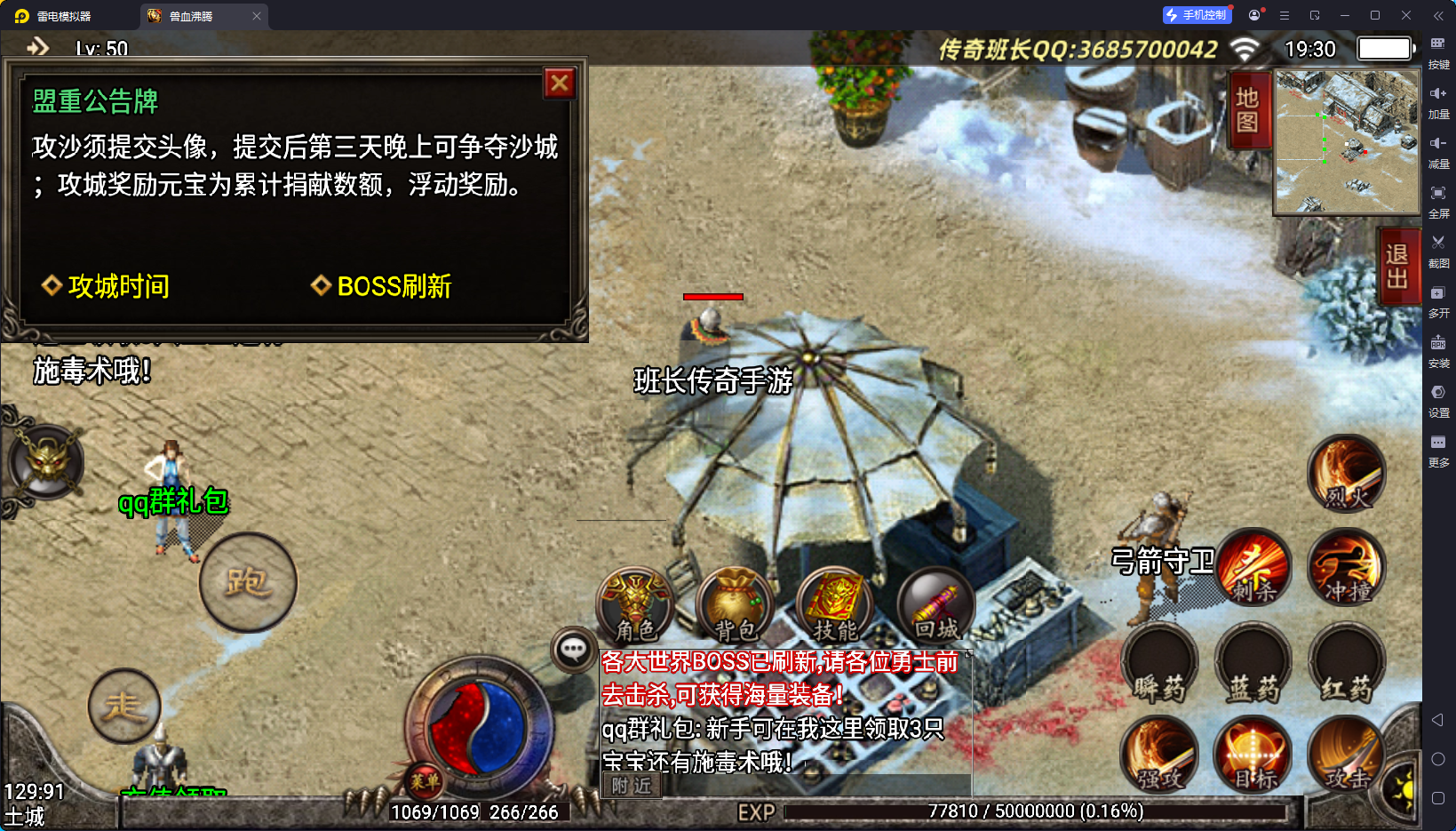Close the 盟重公告牌 announcement panel
Viewport: 1456px width, 831px height.
coord(560,84)
